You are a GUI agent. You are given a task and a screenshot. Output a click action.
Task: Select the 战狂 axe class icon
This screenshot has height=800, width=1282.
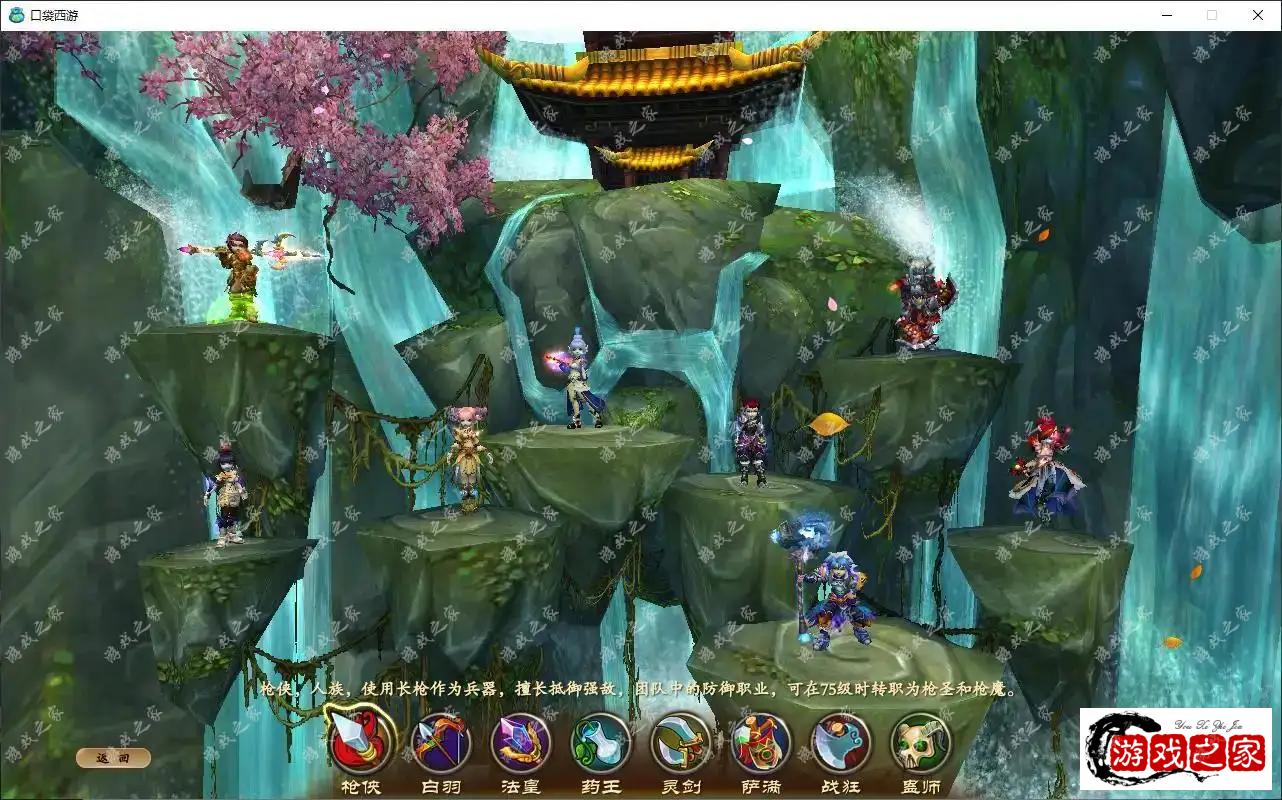tap(841, 743)
